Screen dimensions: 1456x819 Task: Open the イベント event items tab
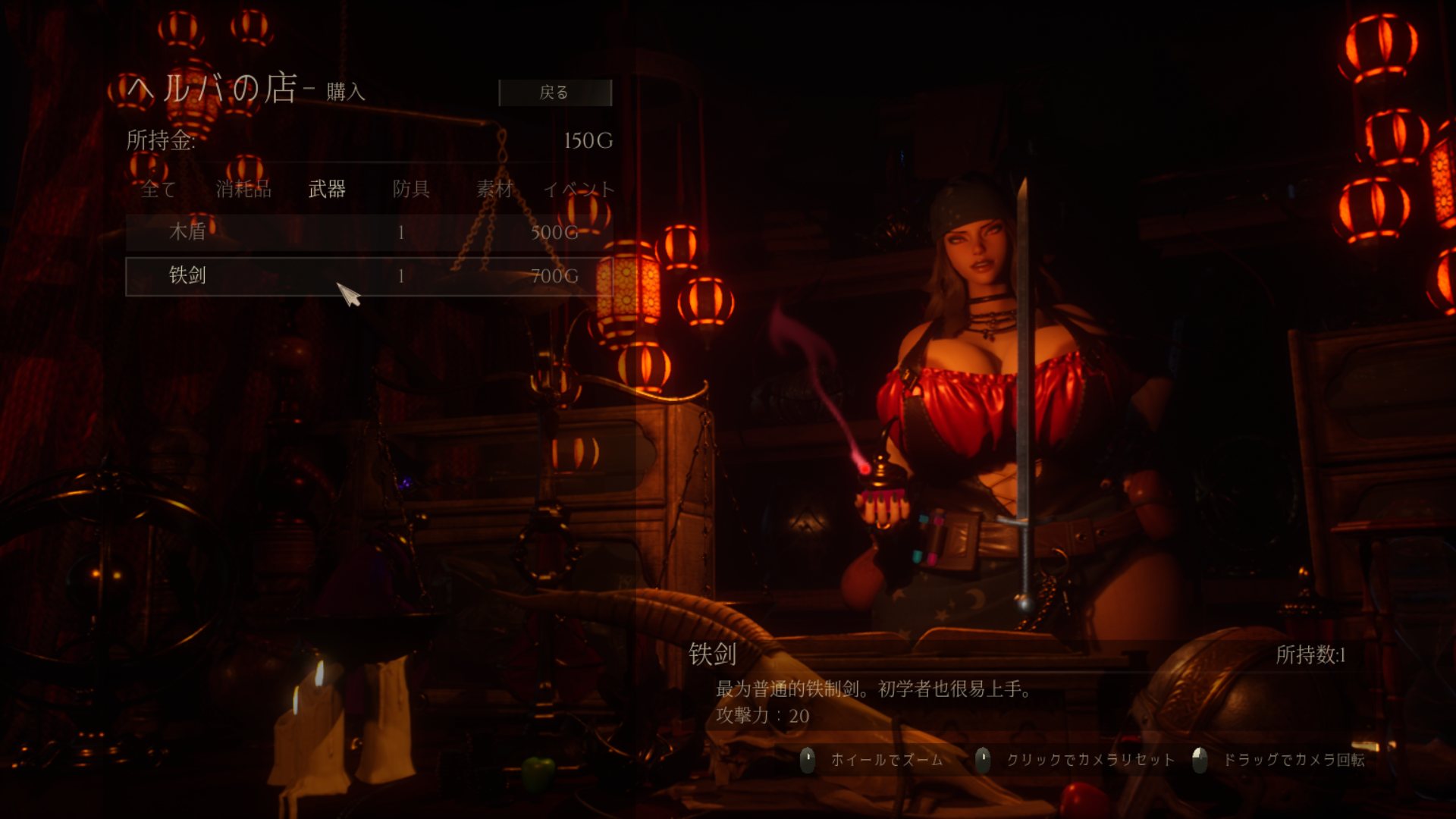point(579,189)
